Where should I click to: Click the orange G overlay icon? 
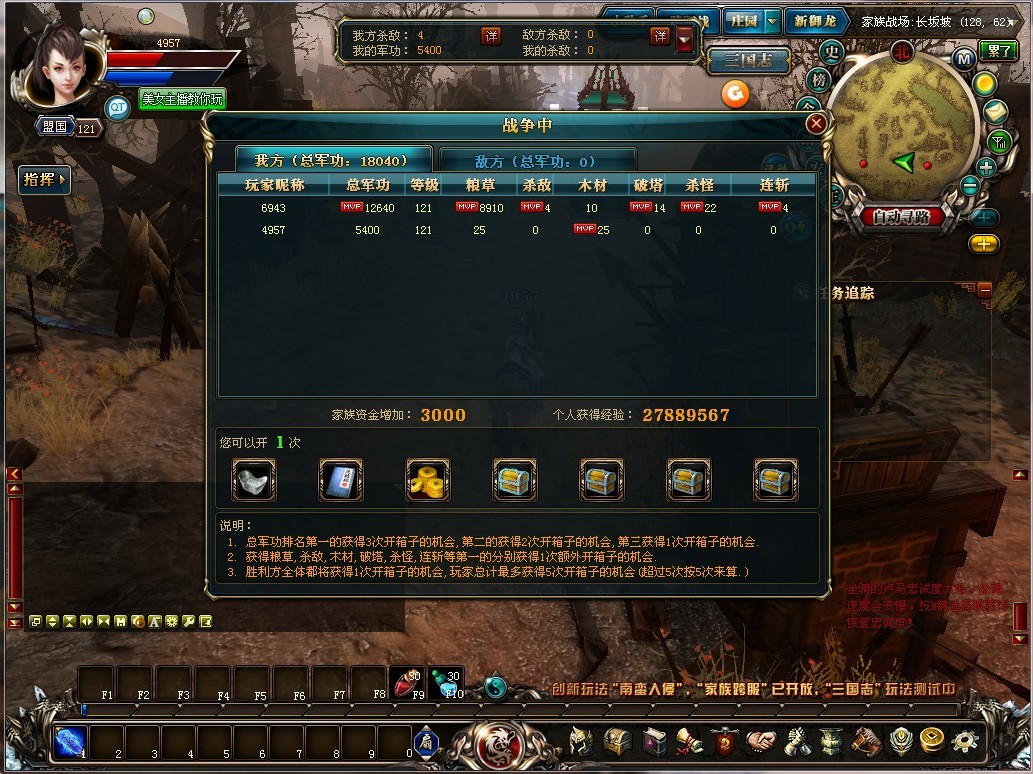(736, 93)
